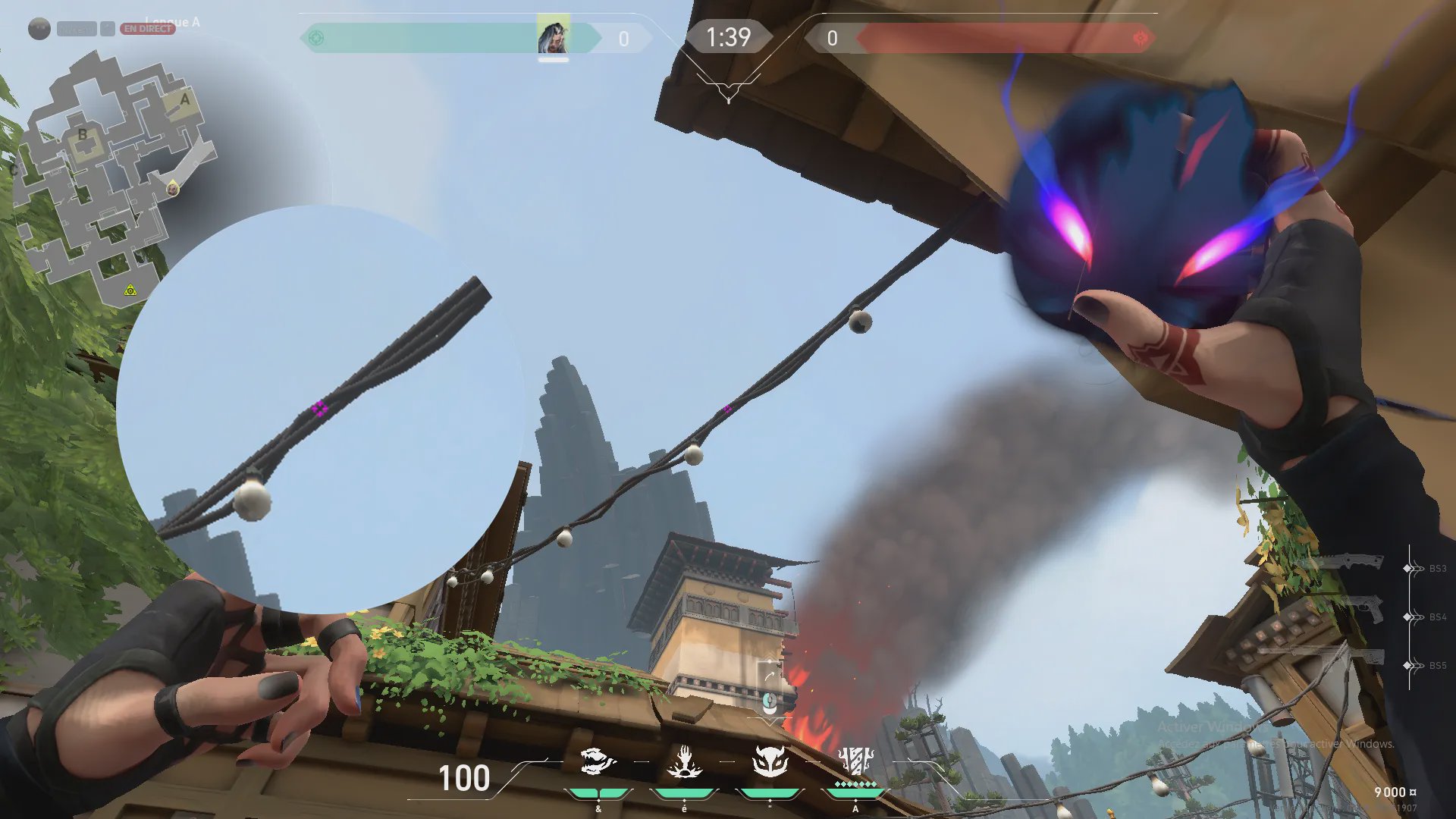
Task: Click the attacker team emblem in the score bar
Action: (x=316, y=38)
